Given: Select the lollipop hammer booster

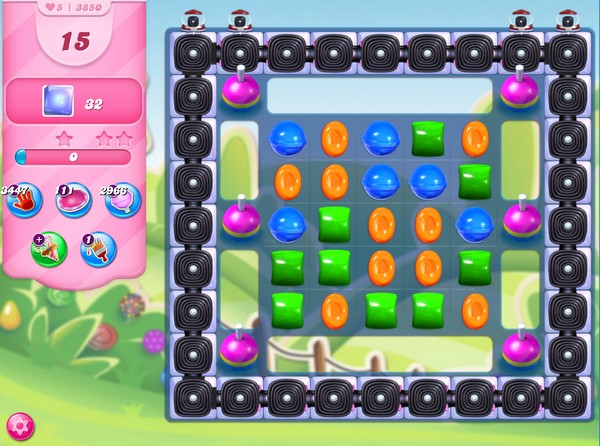Looking at the screenshot, I should pyautogui.click(x=123, y=199).
